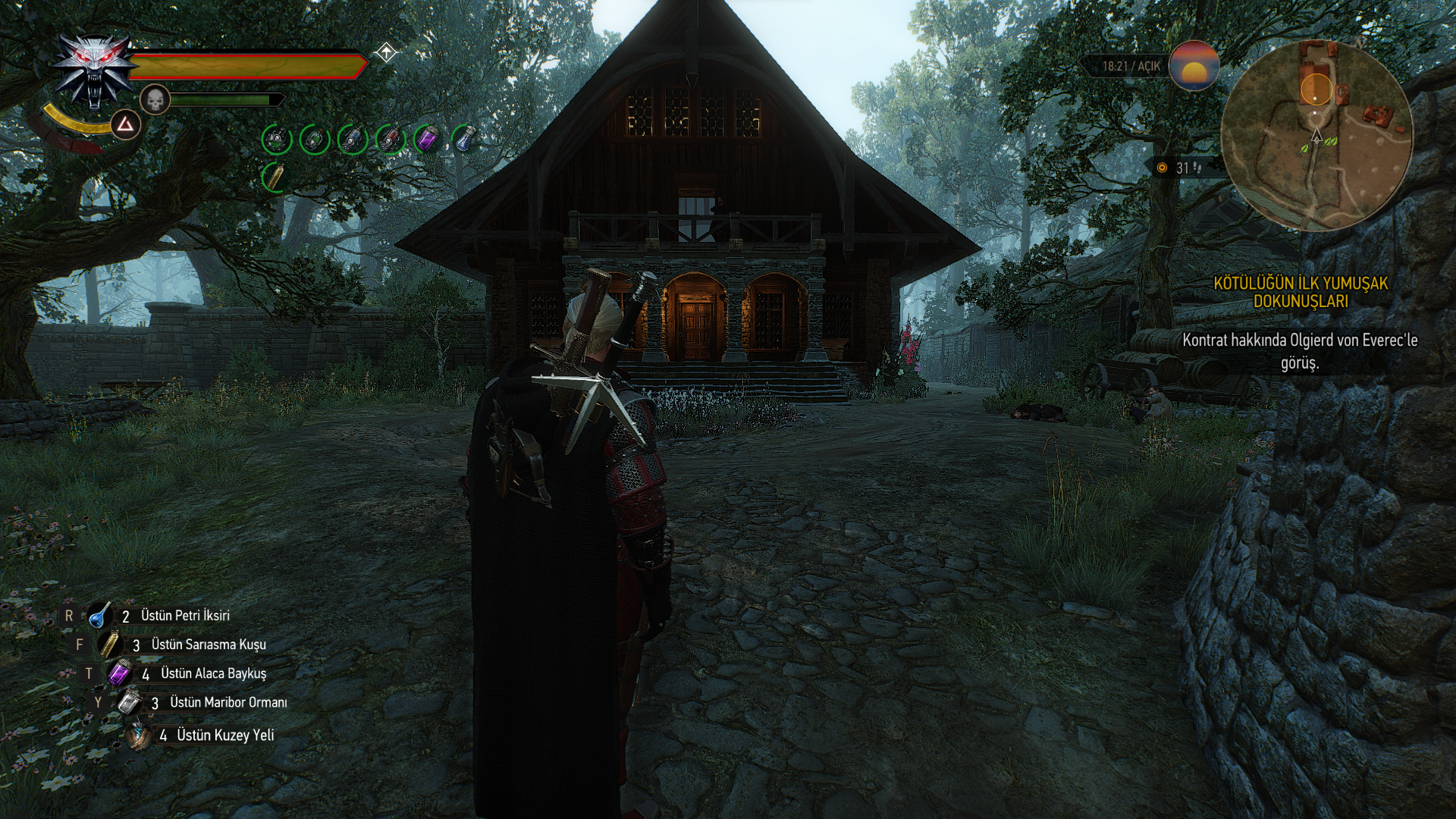Check the yellow vial buff under the buff row
The height and width of the screenshot is (819, 1456).
tap(276, 177)
